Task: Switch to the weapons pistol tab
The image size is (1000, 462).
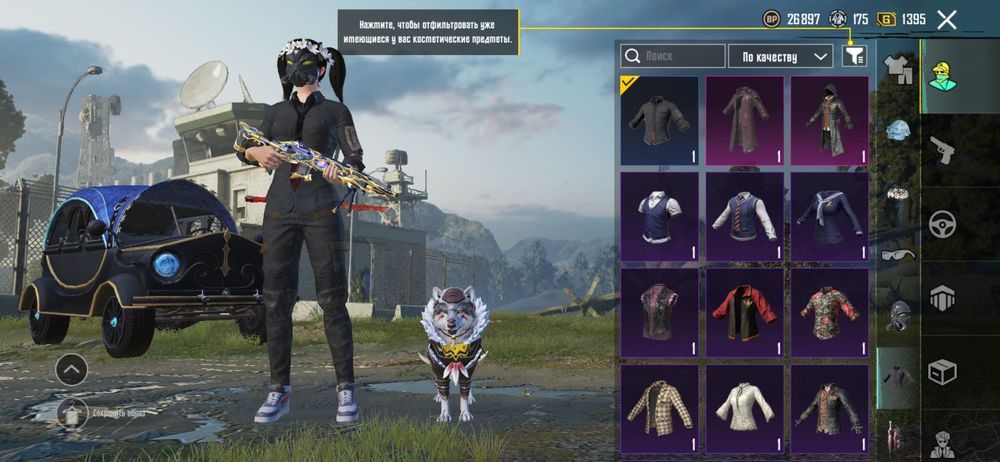Action: pos(942,149)
